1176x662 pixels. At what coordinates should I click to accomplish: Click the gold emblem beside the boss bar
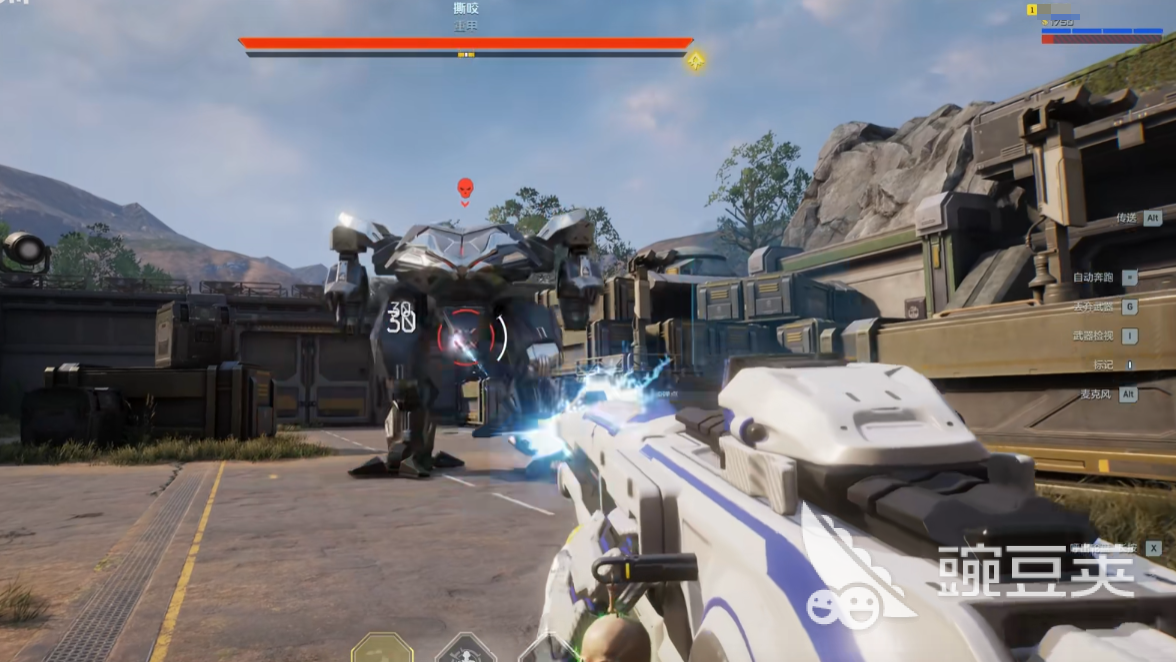[x=695, y=60]
